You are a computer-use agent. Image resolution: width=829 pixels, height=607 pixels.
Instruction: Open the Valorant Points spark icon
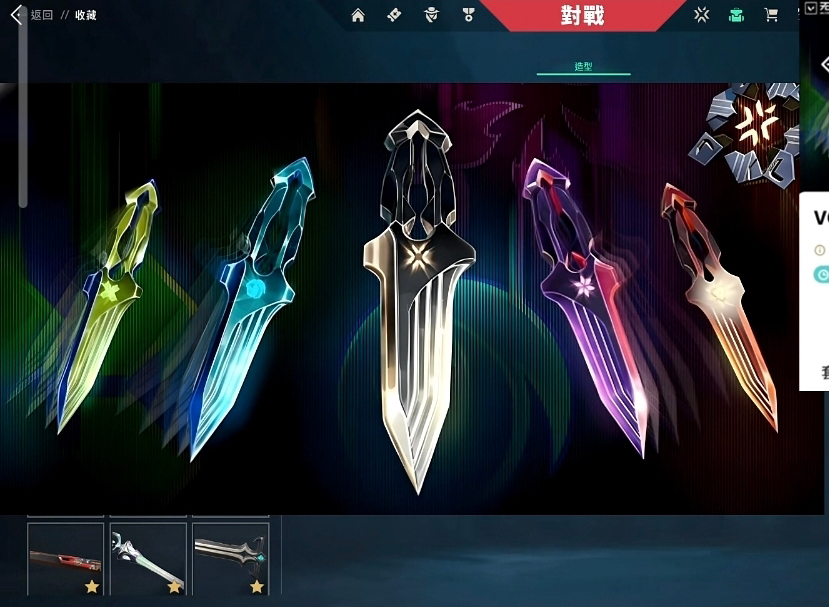(x=702, y=15)
